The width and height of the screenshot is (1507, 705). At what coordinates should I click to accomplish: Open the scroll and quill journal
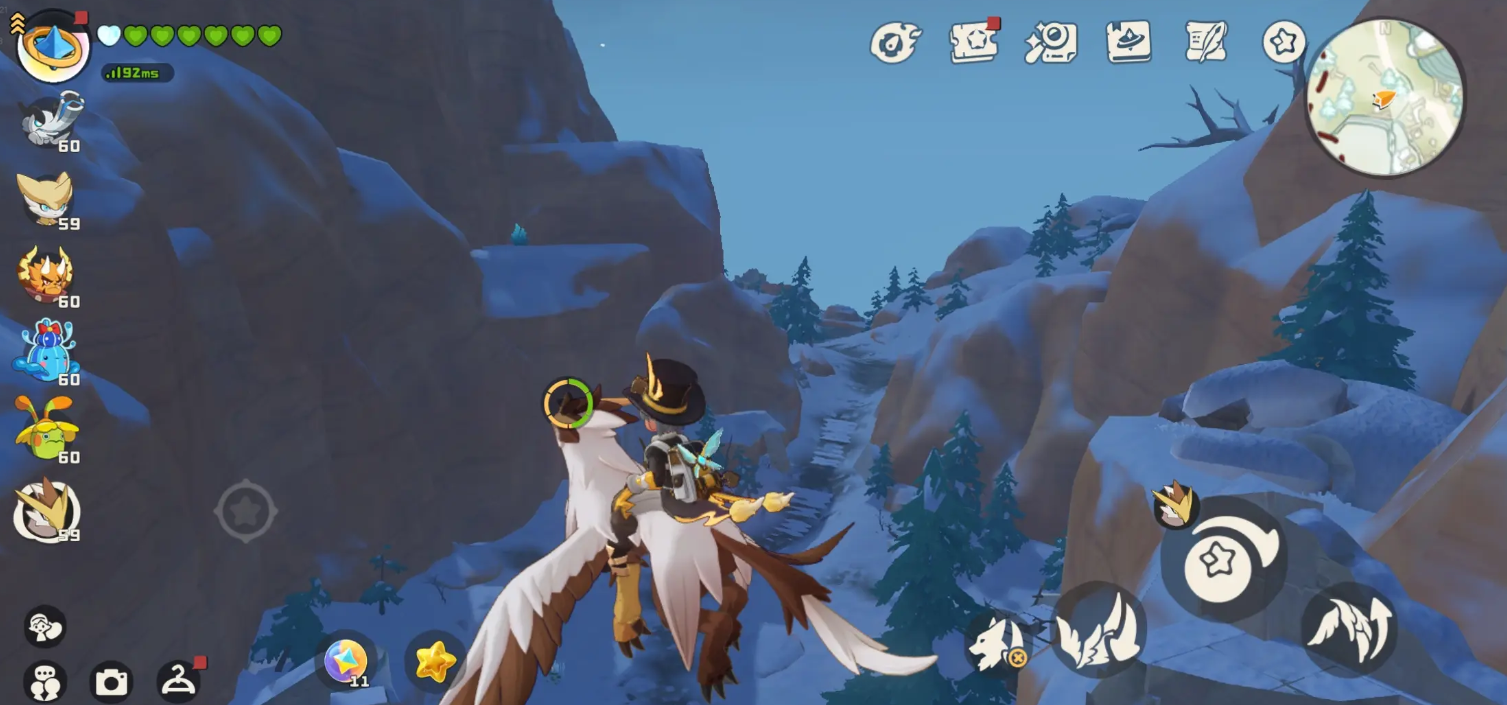1206,42
